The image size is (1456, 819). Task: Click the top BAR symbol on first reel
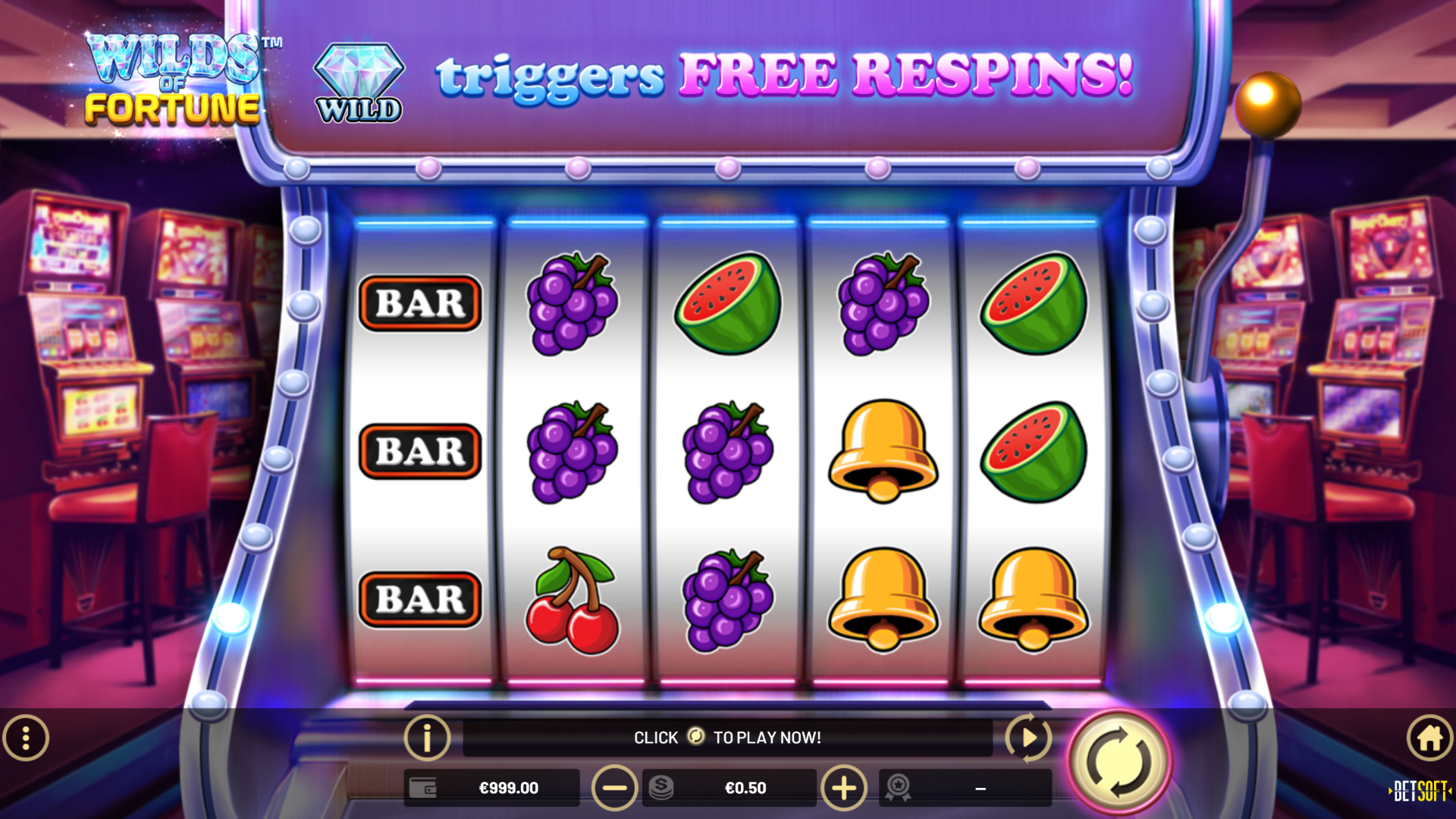(419, 302)
